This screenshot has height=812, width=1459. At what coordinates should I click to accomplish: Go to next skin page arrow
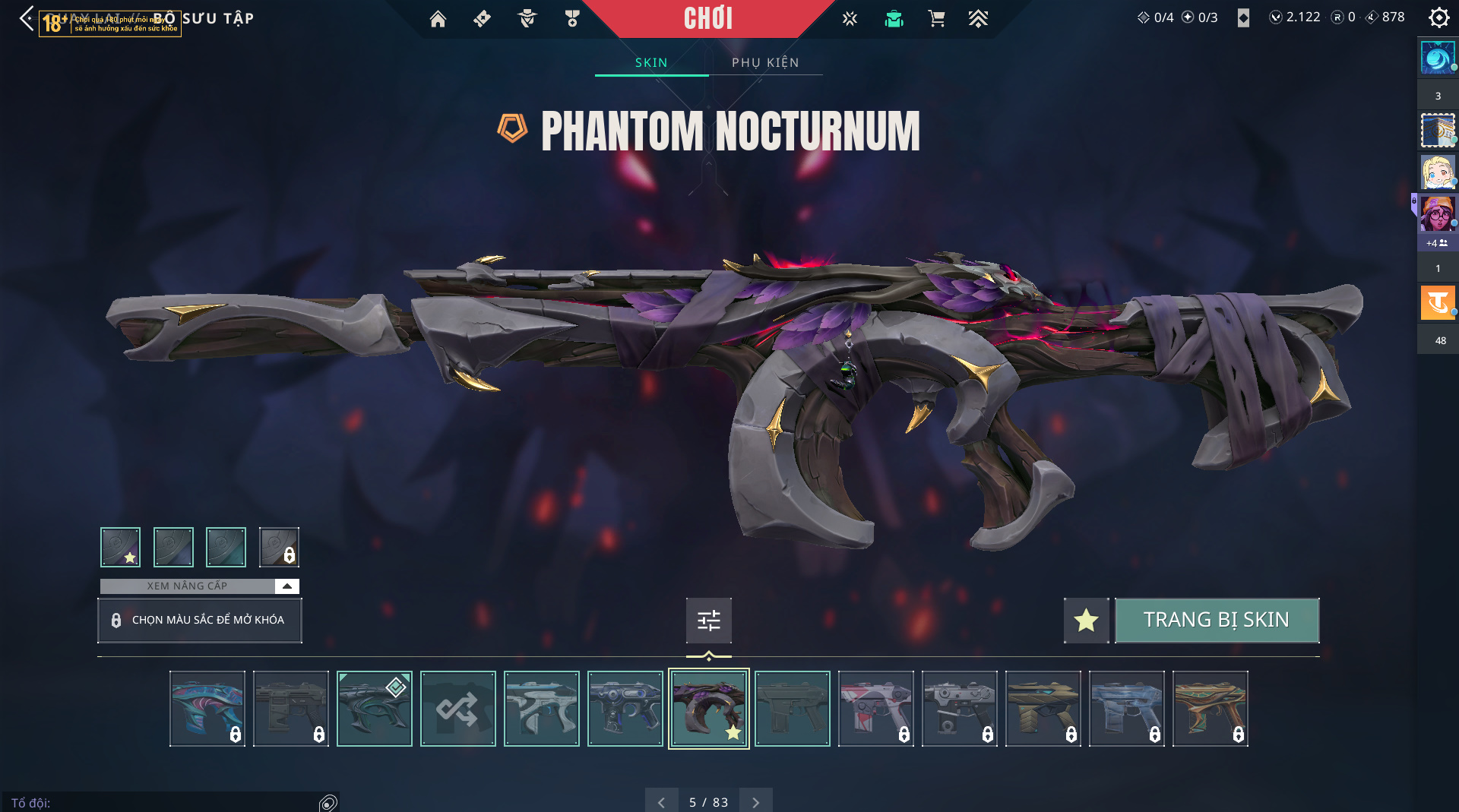click(x=755, y=802)
